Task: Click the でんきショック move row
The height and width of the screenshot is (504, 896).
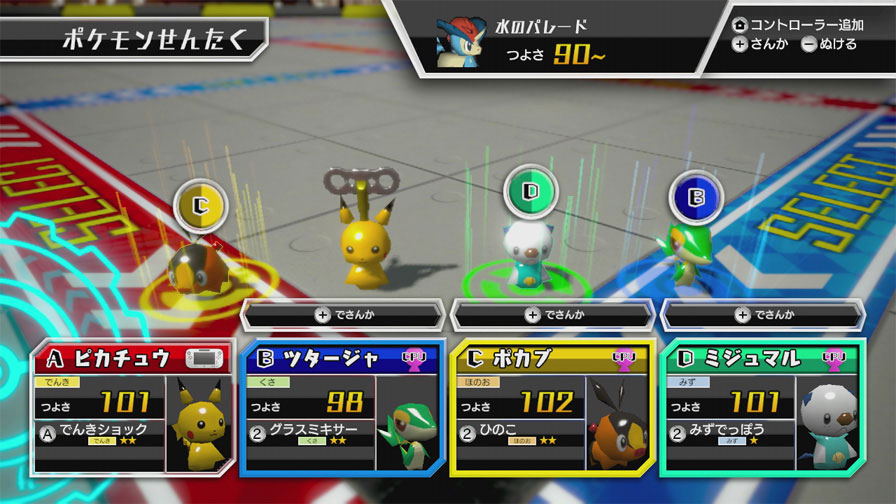Action: point(100,430)
